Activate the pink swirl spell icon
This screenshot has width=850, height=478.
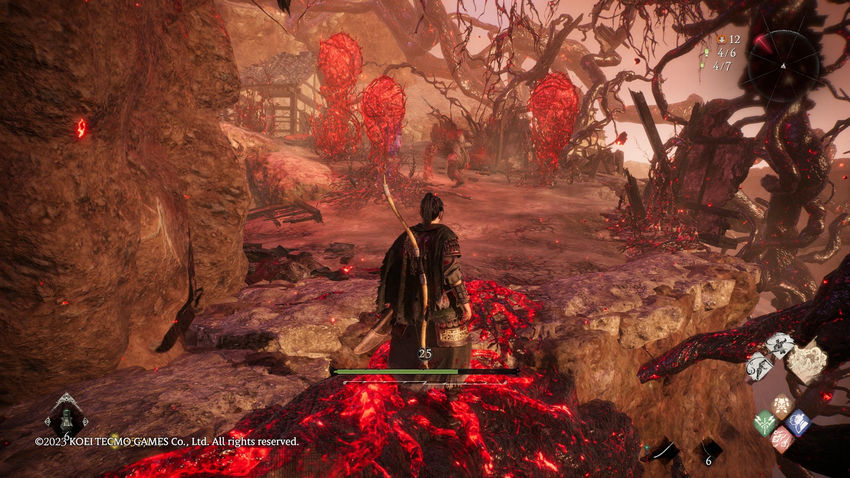pyautogui.click(x=782, y=439)
